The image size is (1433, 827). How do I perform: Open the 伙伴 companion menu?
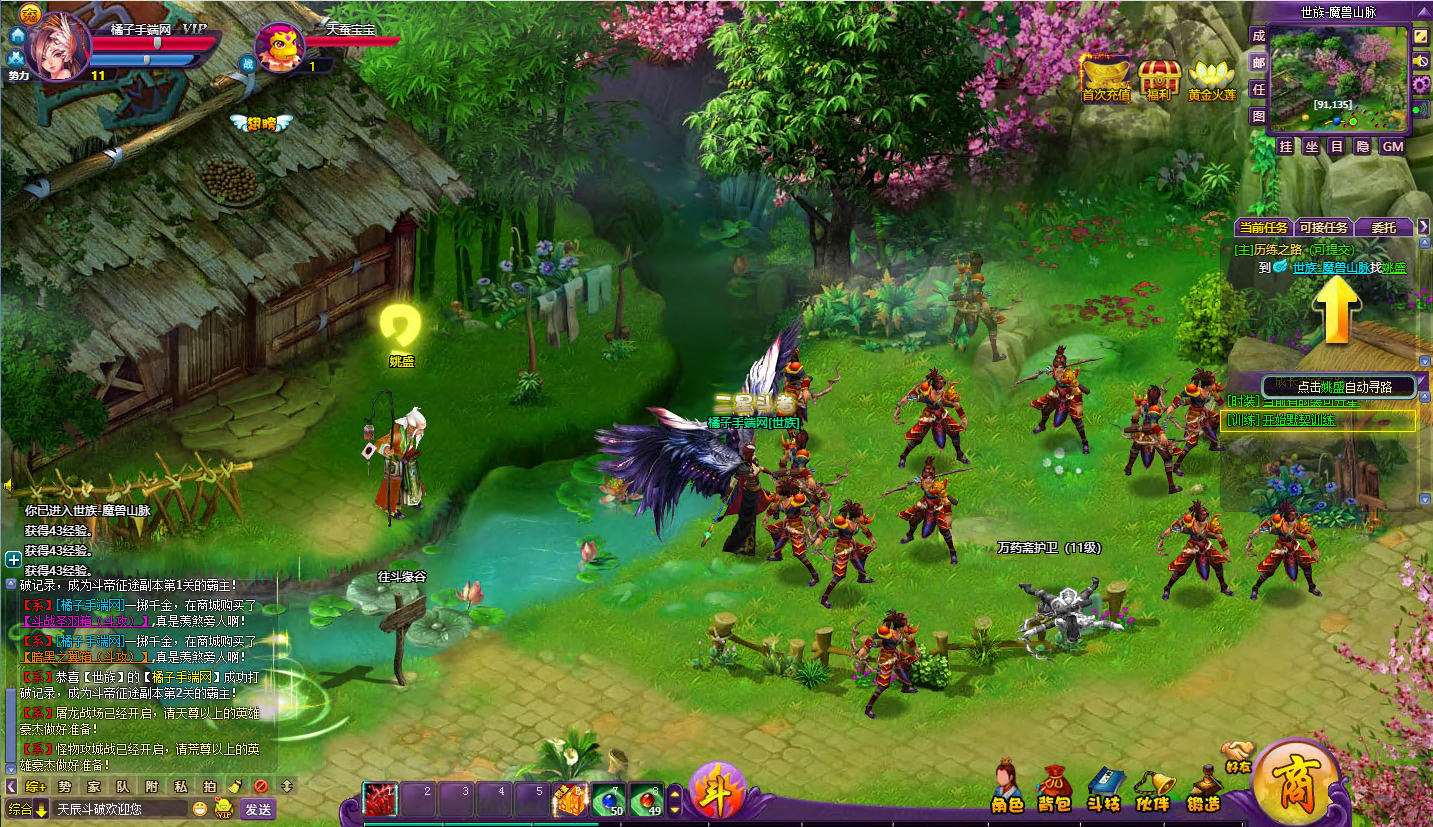[x=1153, y=787]
